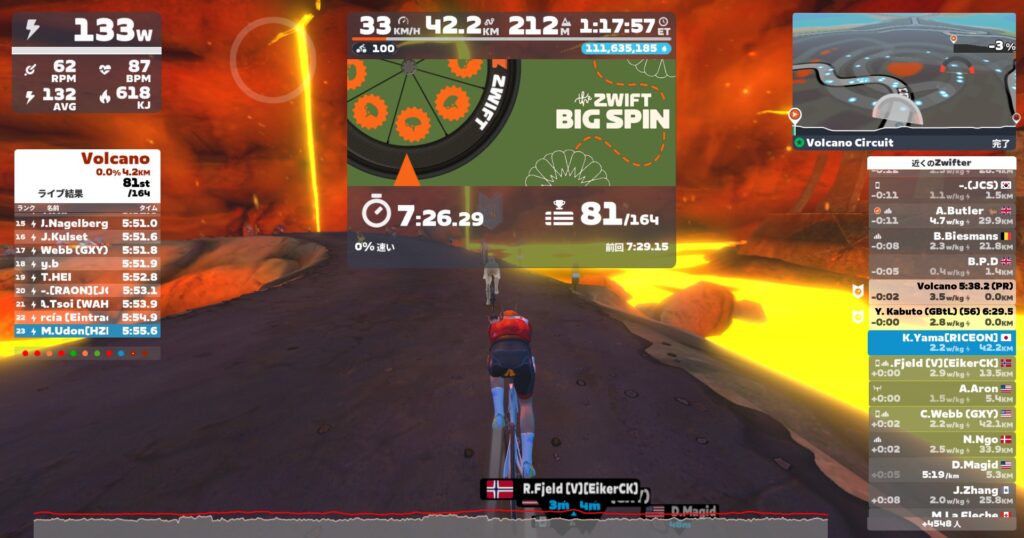Select T.HEI in the live results

pos(87,276)
